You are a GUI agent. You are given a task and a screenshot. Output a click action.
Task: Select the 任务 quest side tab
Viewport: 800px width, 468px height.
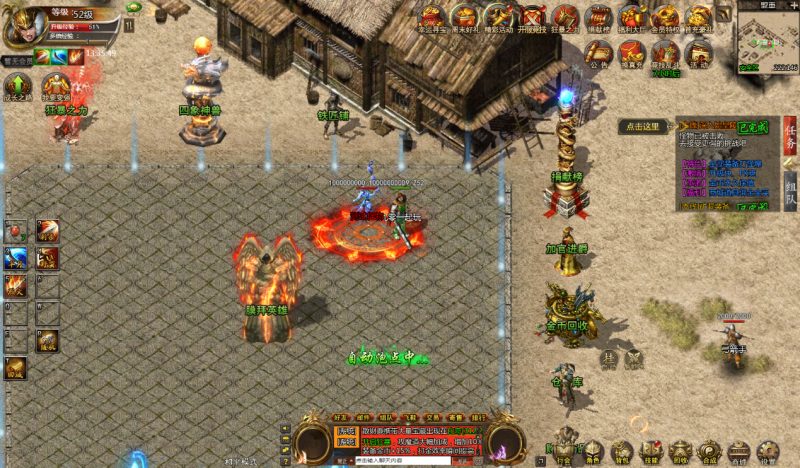[790, 140]
